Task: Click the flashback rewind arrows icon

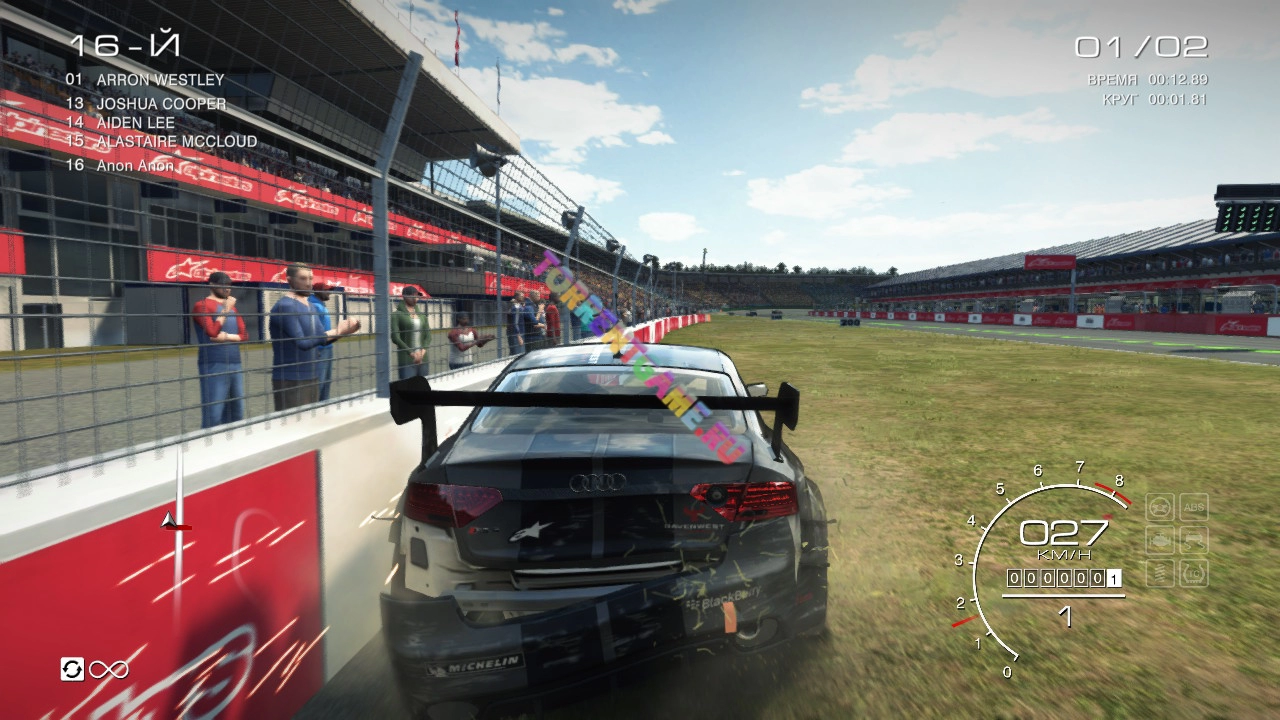Action: [72, 669]
